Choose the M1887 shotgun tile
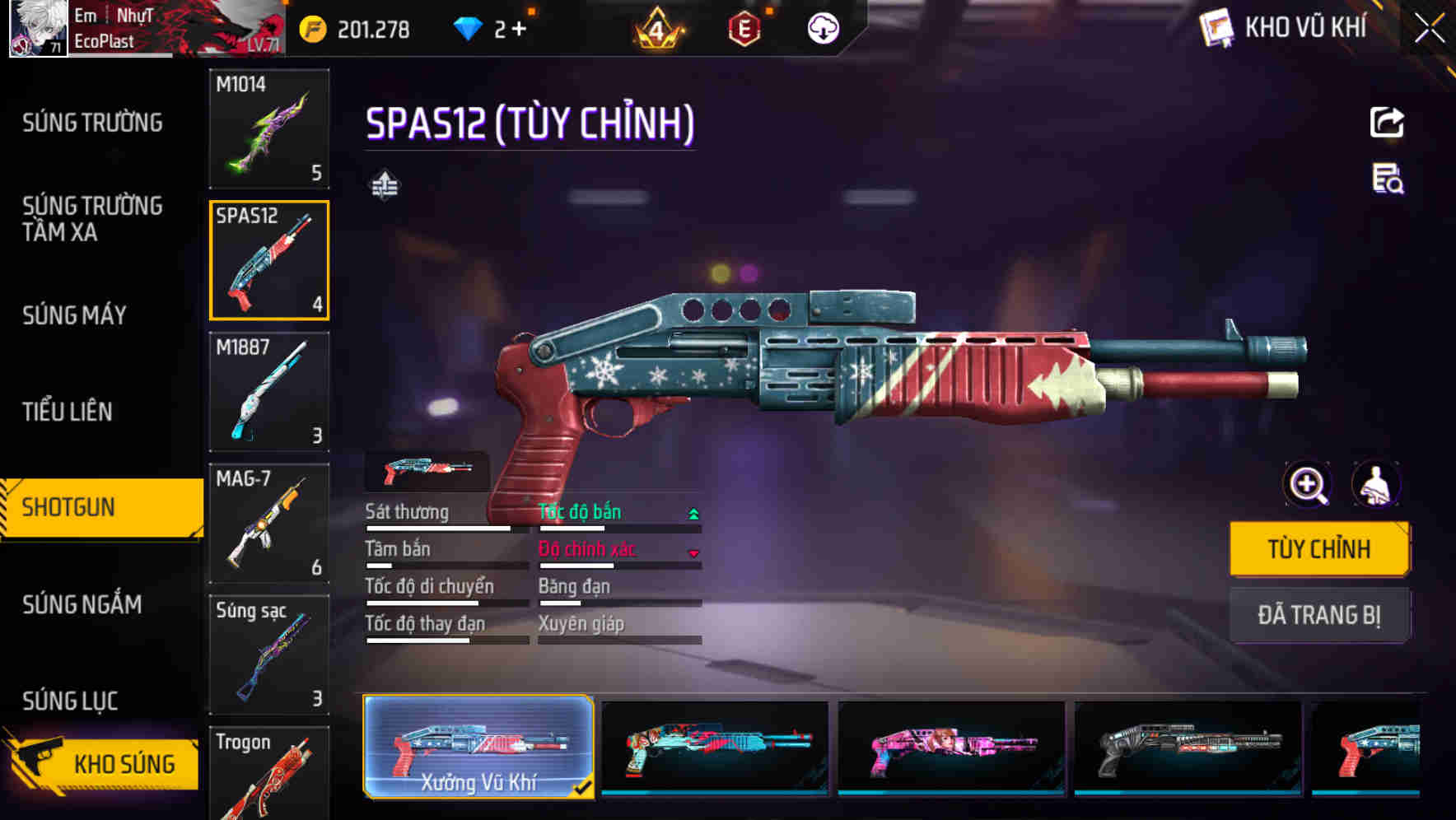Viewport: 1456px width, 820px height. pos(269,392)
